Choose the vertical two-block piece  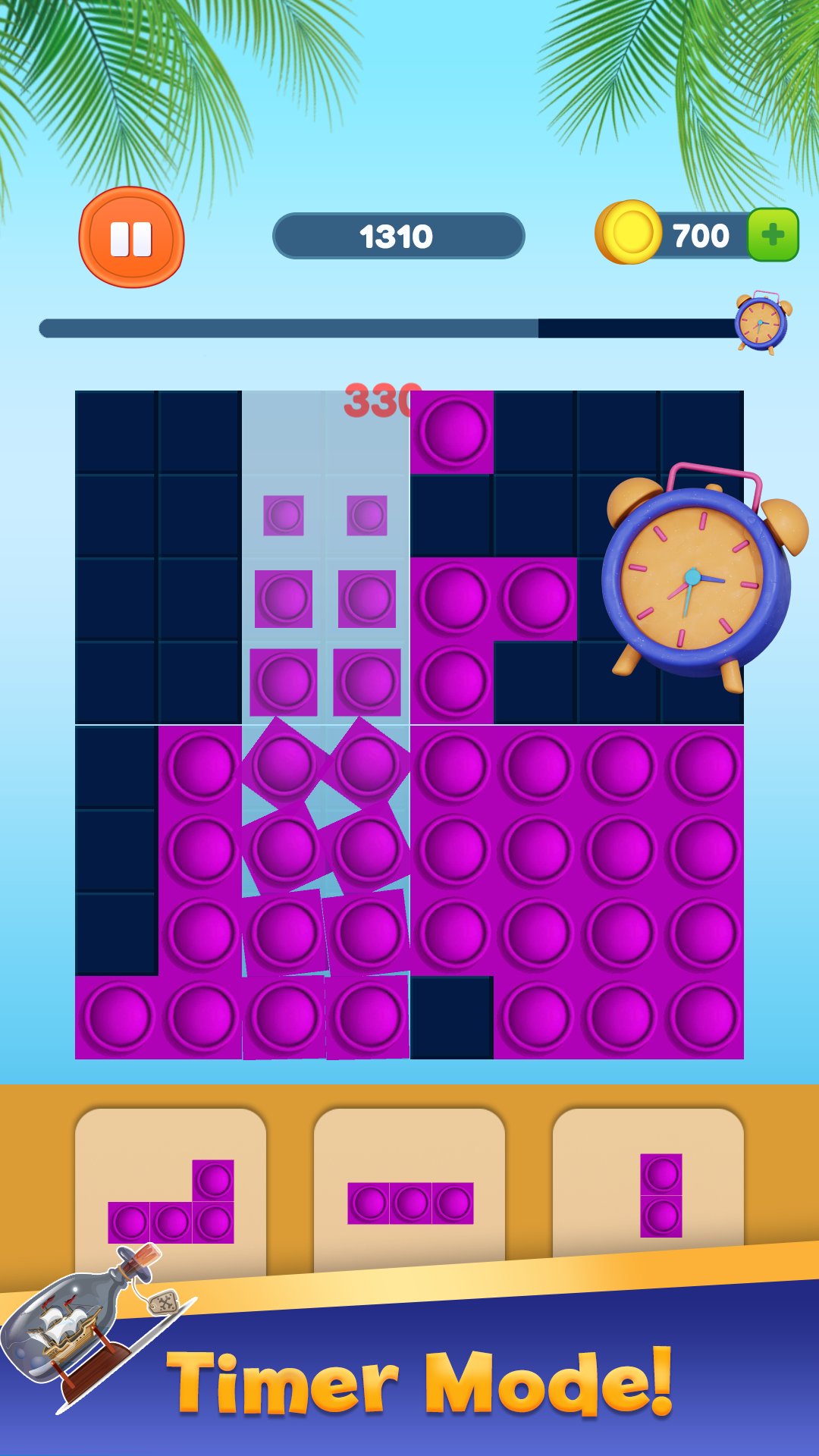click(x=661, y=1195)
